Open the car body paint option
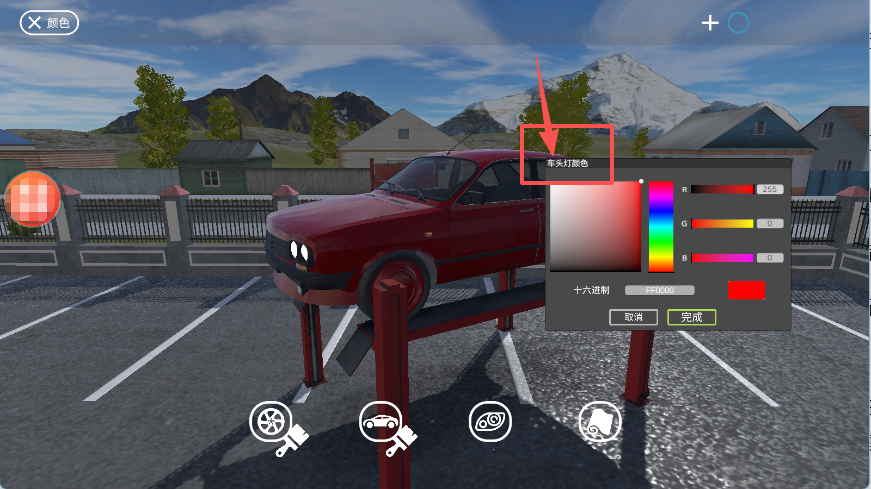 (x=380, y=422)
